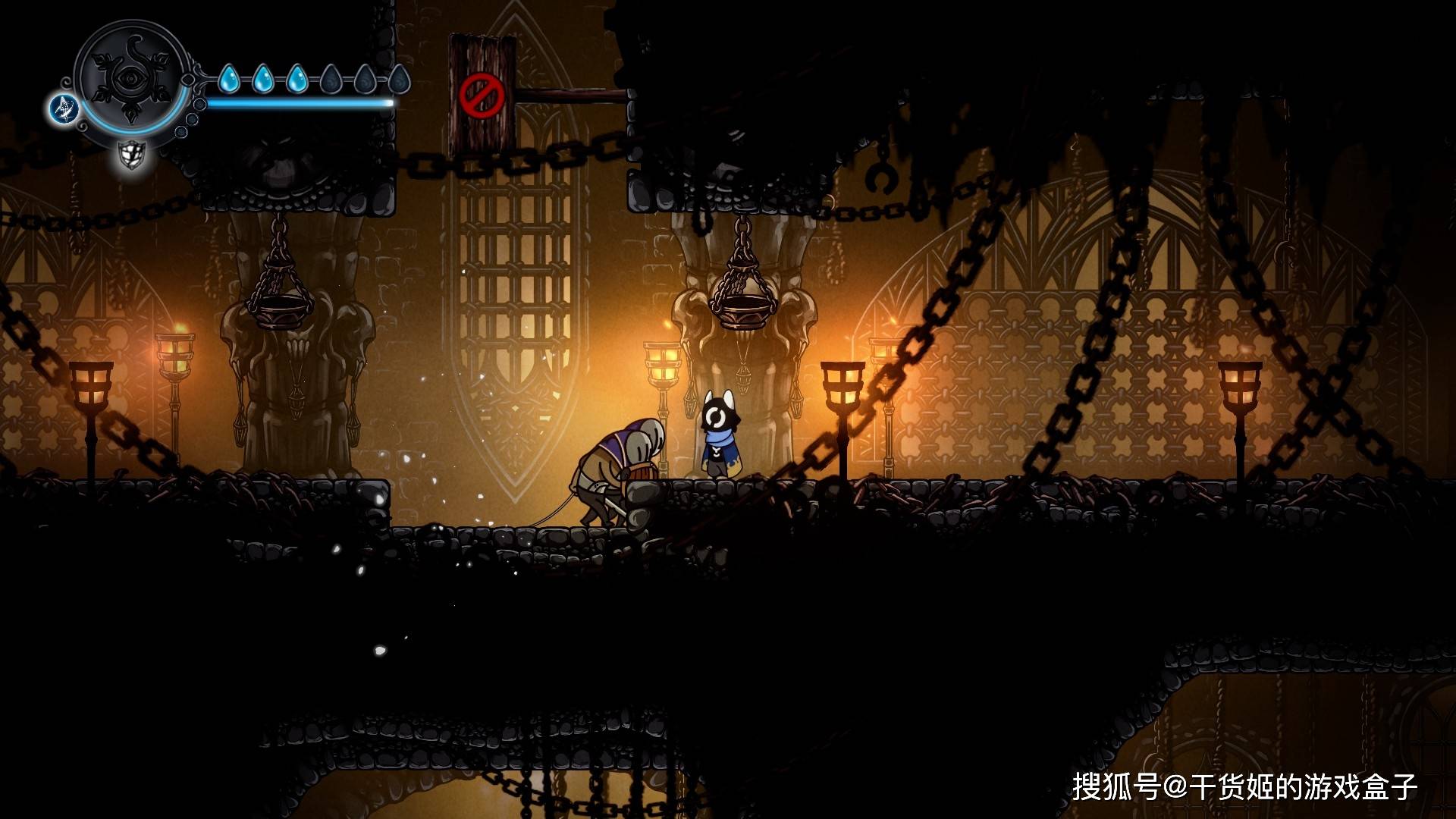Viewport: 1456px width, 819px height.
Task: Activate the small blue ability icon
Action: click(64, 108)
